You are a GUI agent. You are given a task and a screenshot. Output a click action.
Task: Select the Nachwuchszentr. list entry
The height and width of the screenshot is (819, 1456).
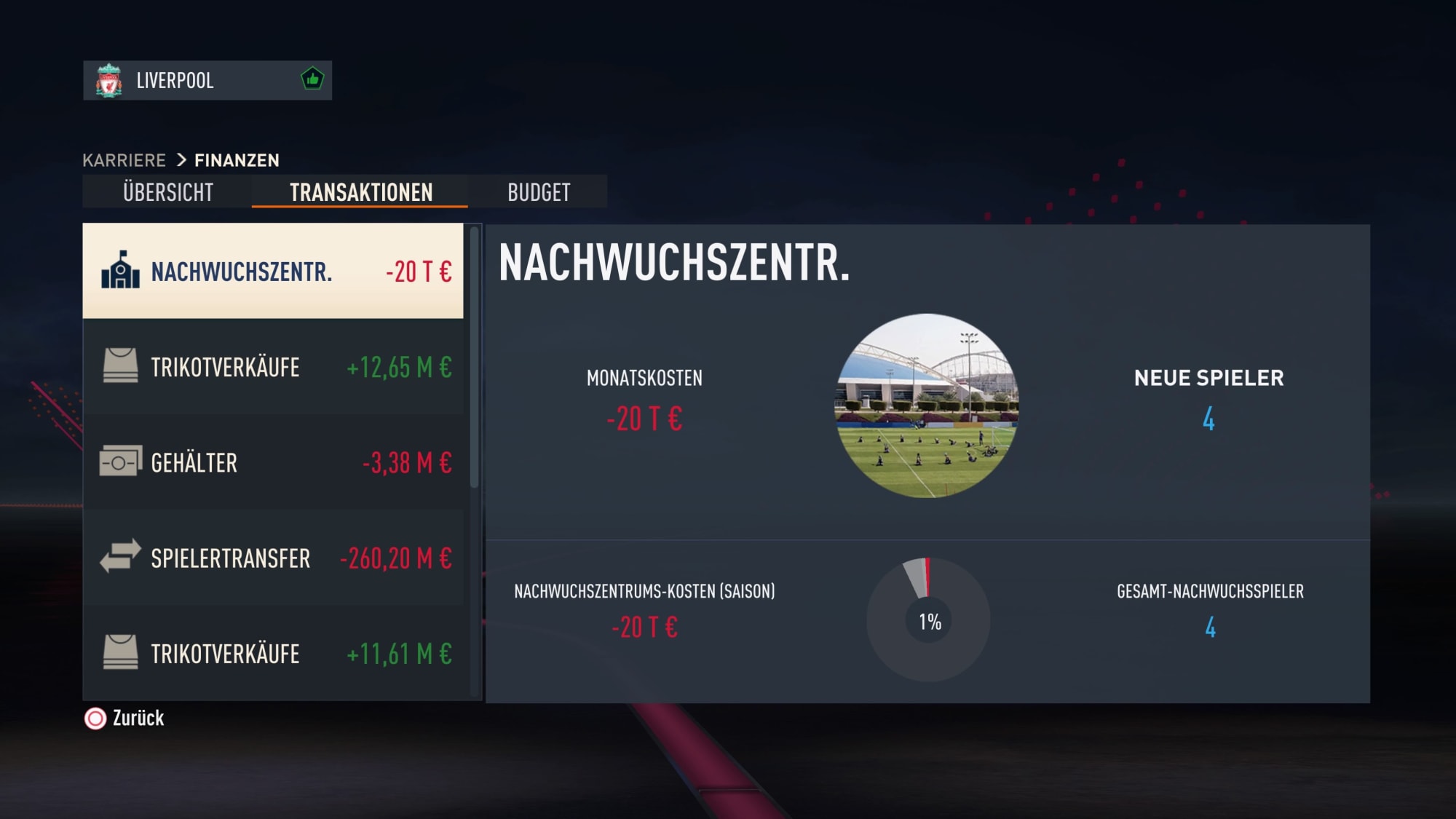pyautogui.click(x=273, y=272)
